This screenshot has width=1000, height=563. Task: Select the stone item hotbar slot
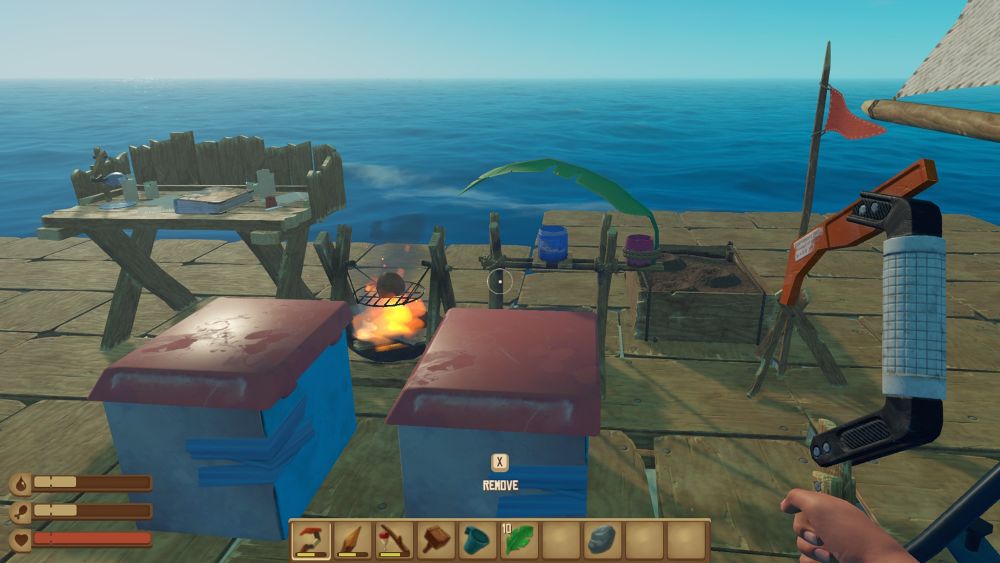pos(603,540)
